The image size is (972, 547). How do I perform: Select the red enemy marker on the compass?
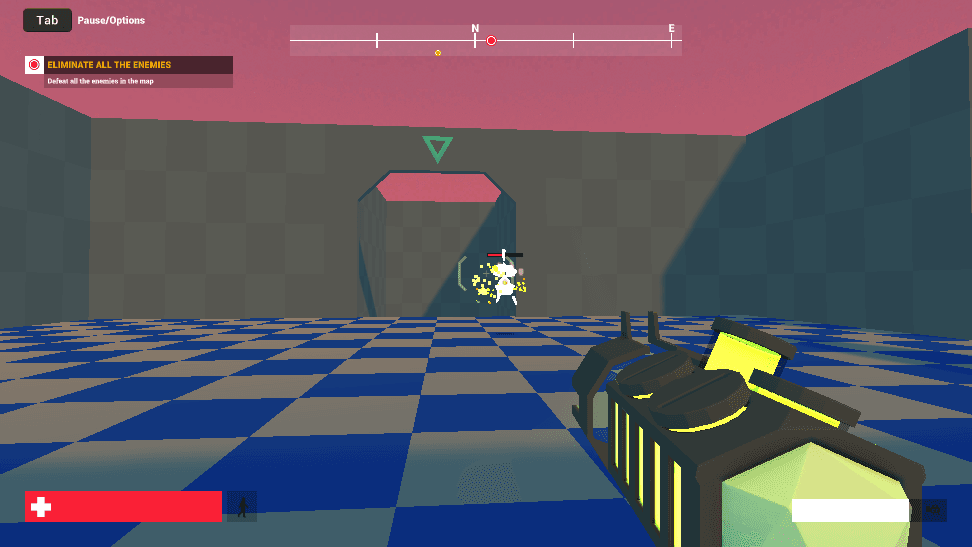[x=491, y=41]
